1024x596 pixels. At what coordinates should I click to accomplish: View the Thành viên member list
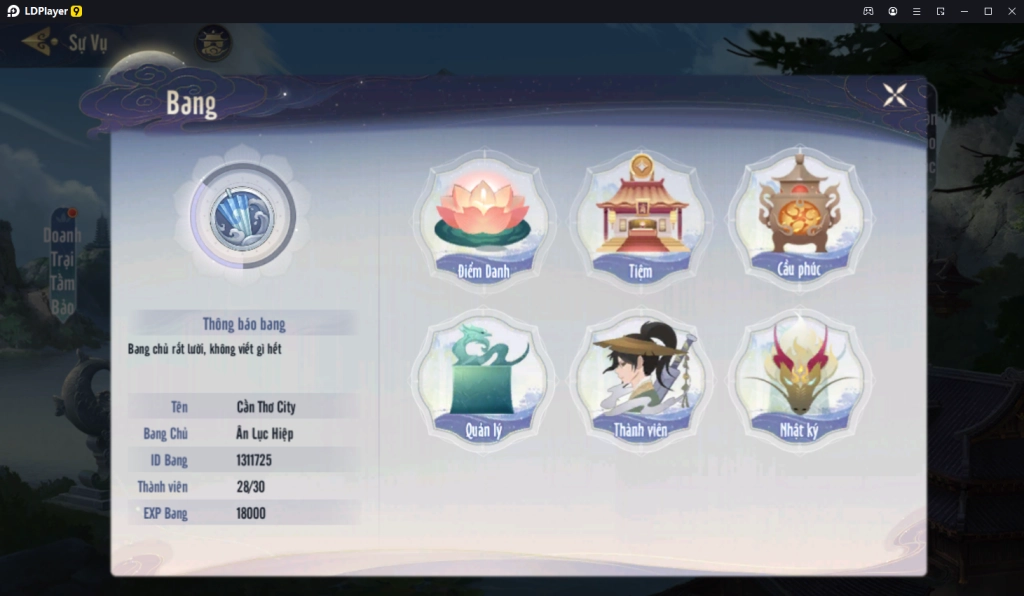coord(641,380)
